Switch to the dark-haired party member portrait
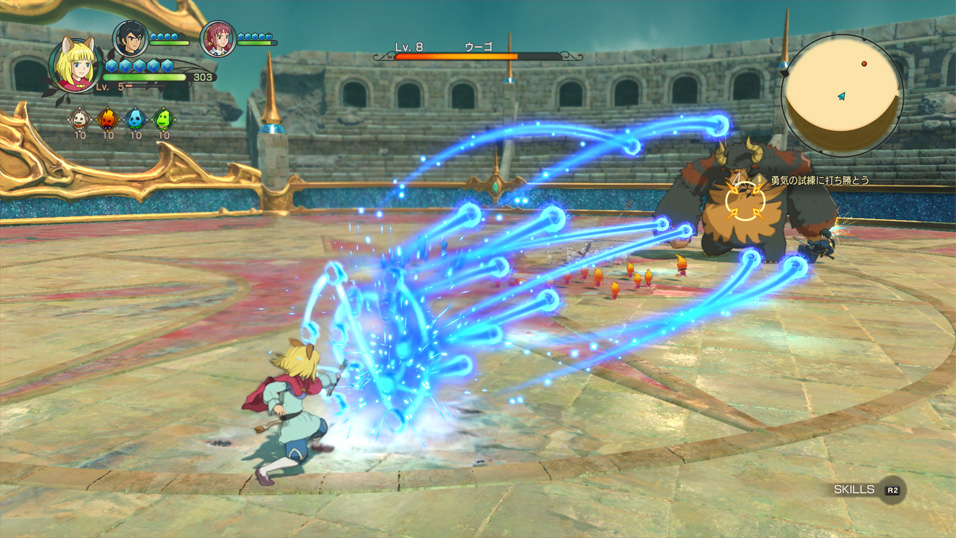The width and height of the screenshot is (956, 538). [x=129, y=38]
